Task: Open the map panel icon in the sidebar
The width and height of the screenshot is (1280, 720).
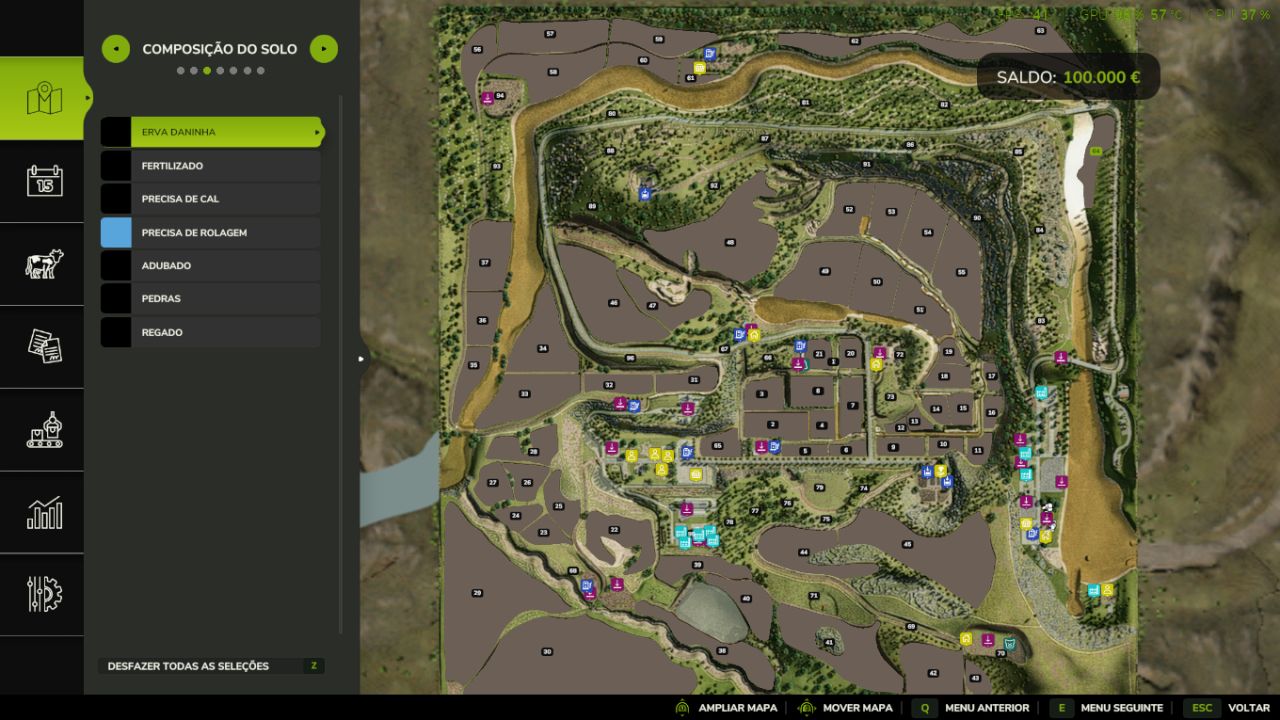Action: click(x=42, y=100)
